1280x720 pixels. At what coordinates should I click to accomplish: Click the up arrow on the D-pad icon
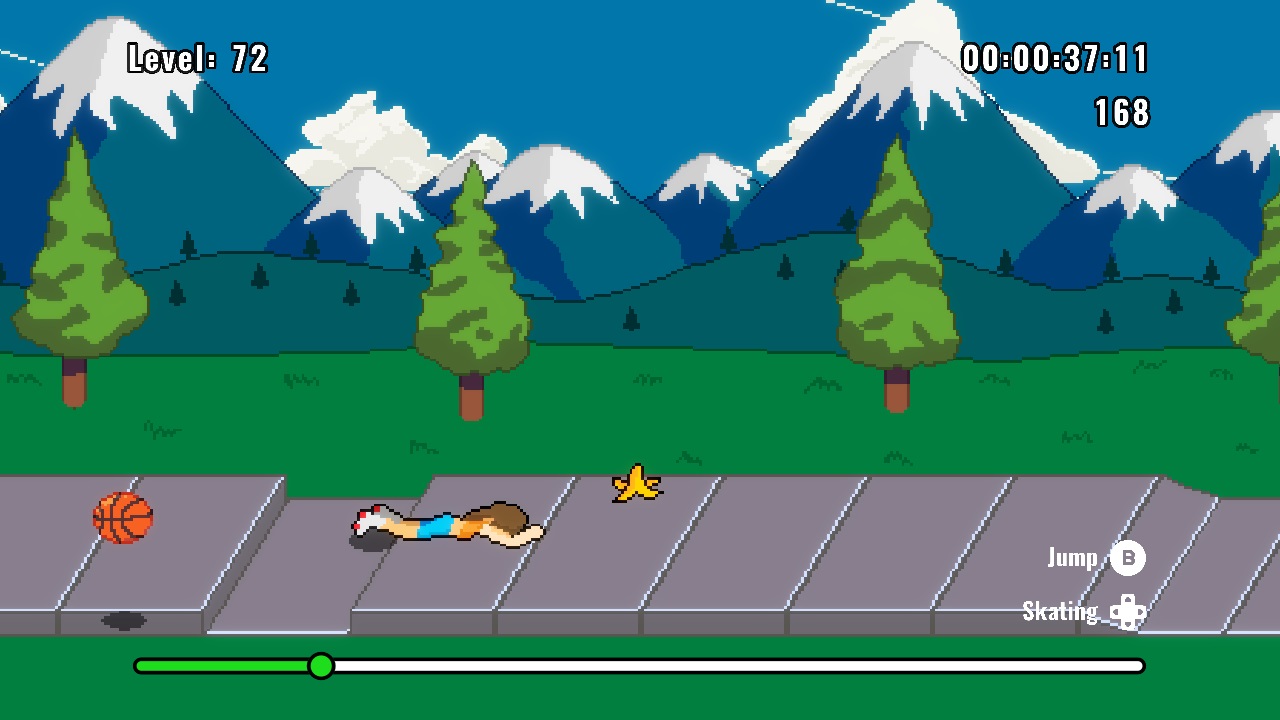(1129, 600)
